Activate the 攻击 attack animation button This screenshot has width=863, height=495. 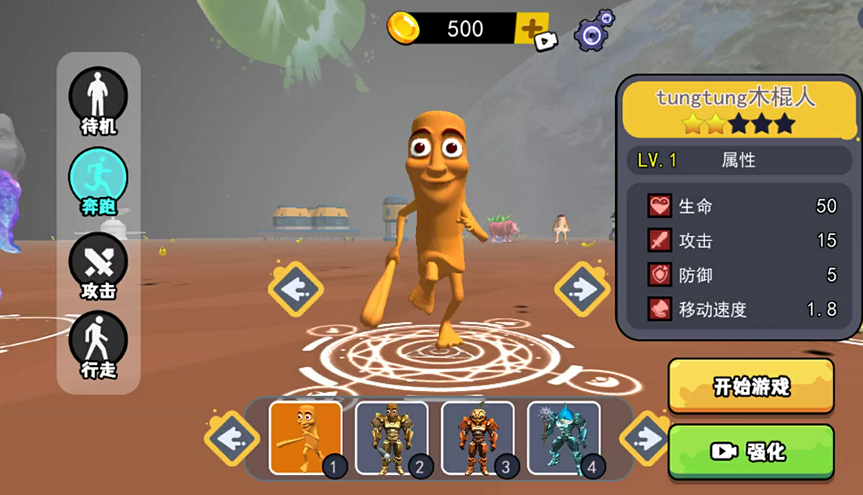pyautogui.click(x=98, y=264)
